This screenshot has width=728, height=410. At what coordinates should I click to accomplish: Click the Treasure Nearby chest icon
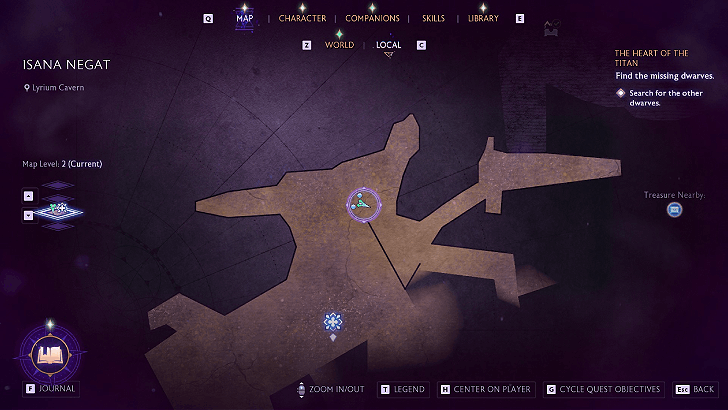click(675, 210)
